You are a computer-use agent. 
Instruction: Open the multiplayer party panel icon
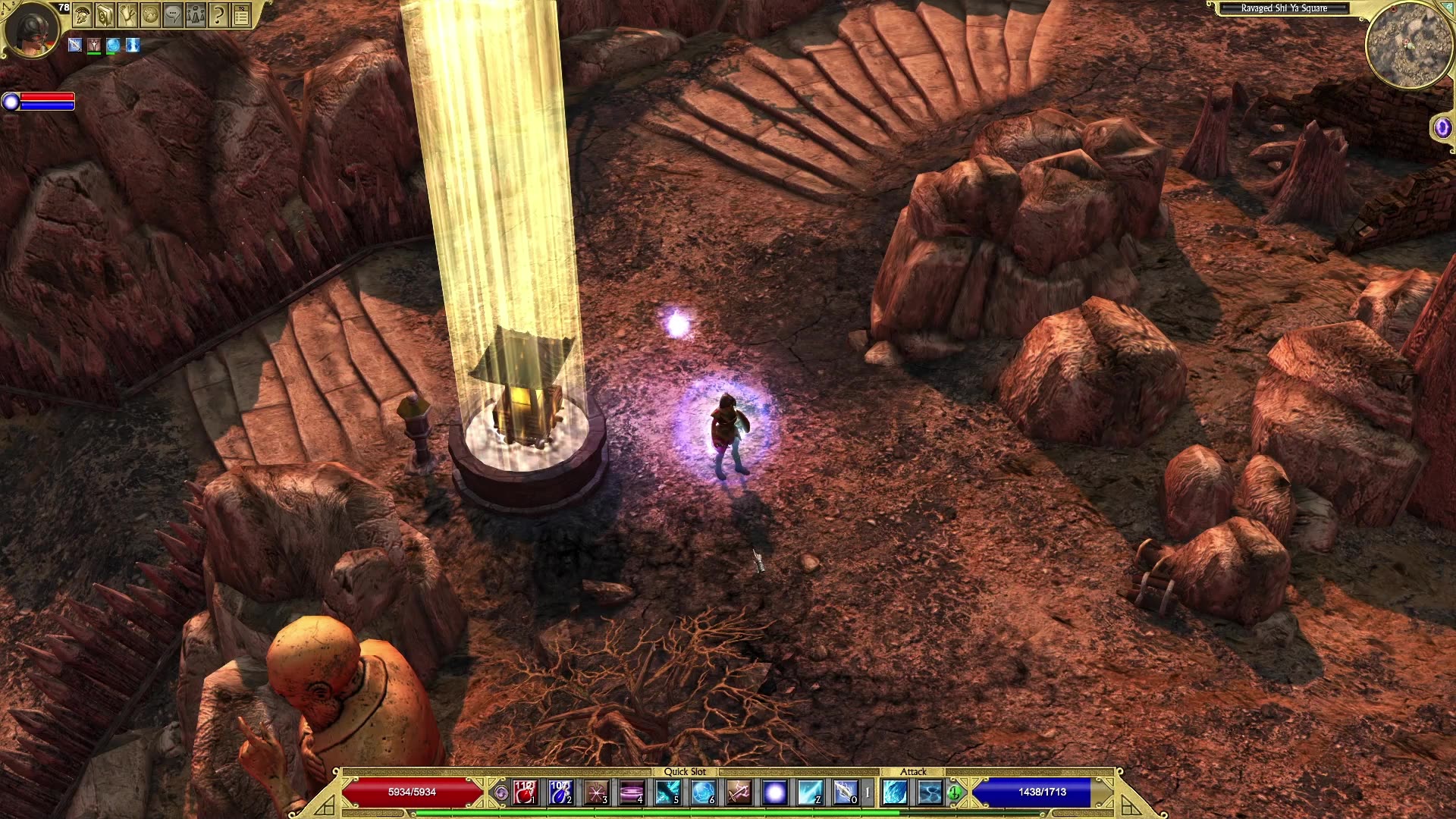tap(194, 14)
